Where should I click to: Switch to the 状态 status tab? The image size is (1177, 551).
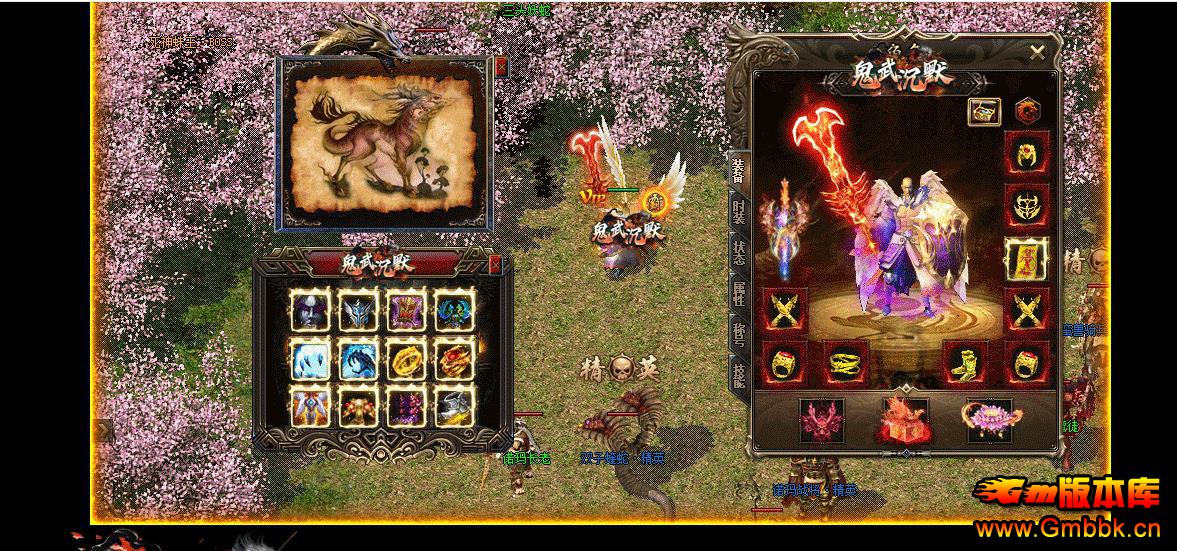tap(738, 252)
